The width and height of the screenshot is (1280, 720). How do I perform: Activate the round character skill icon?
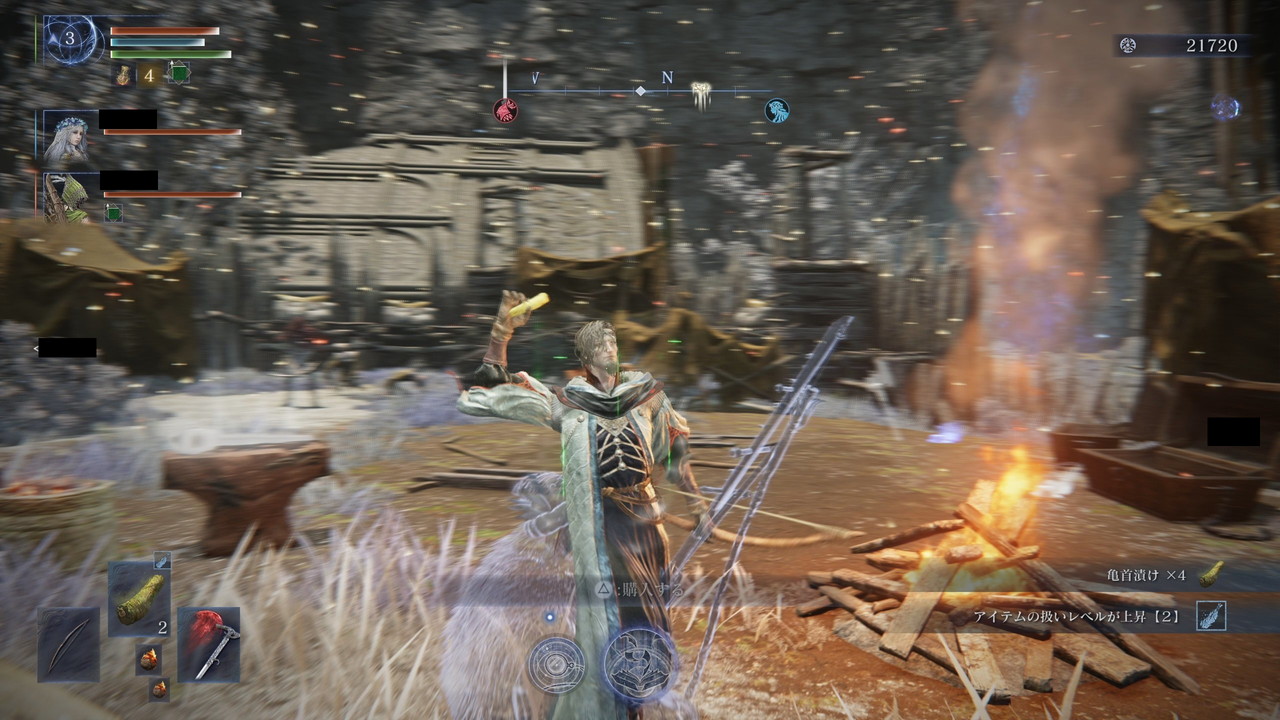tap(556, 664)
